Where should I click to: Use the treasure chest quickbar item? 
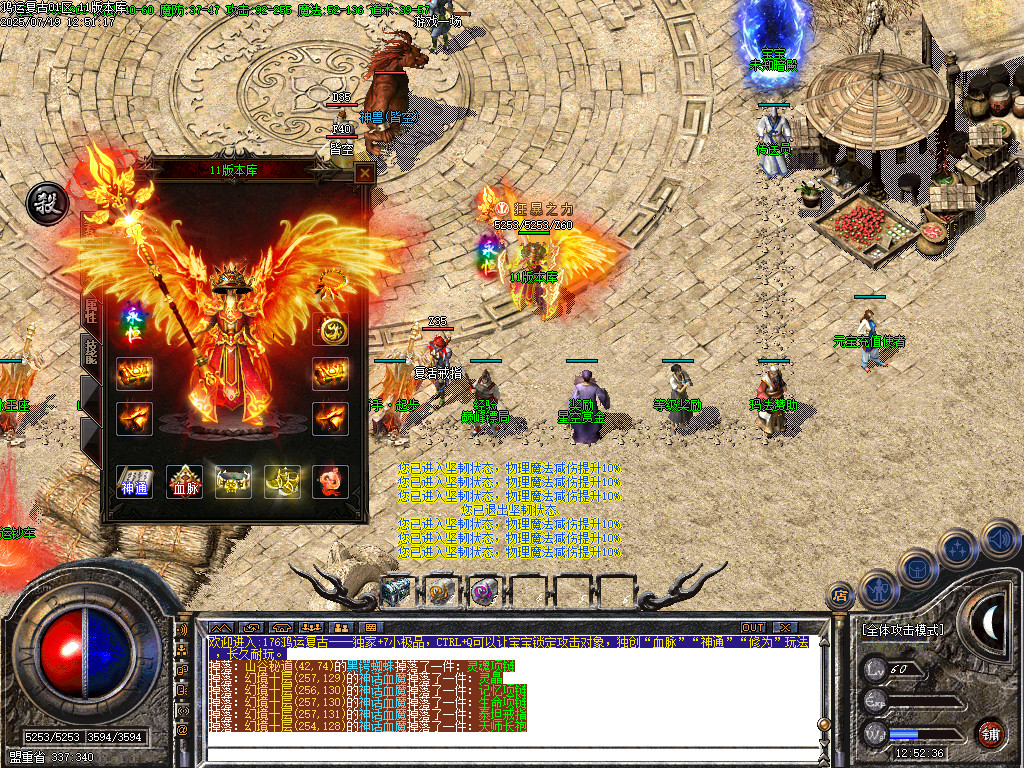coord(396,592)
